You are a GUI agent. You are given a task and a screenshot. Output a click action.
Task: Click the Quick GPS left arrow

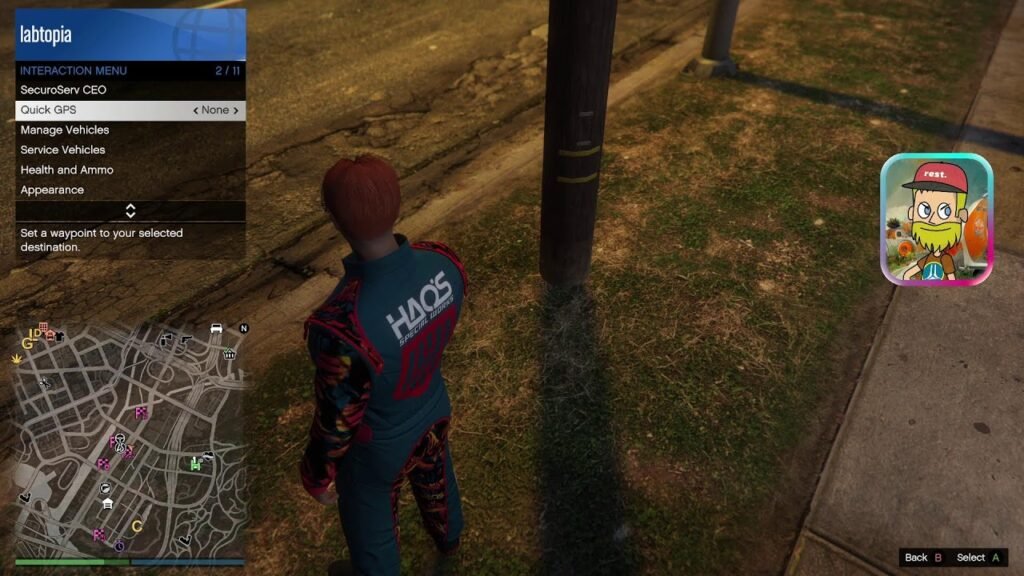[196, 111]
